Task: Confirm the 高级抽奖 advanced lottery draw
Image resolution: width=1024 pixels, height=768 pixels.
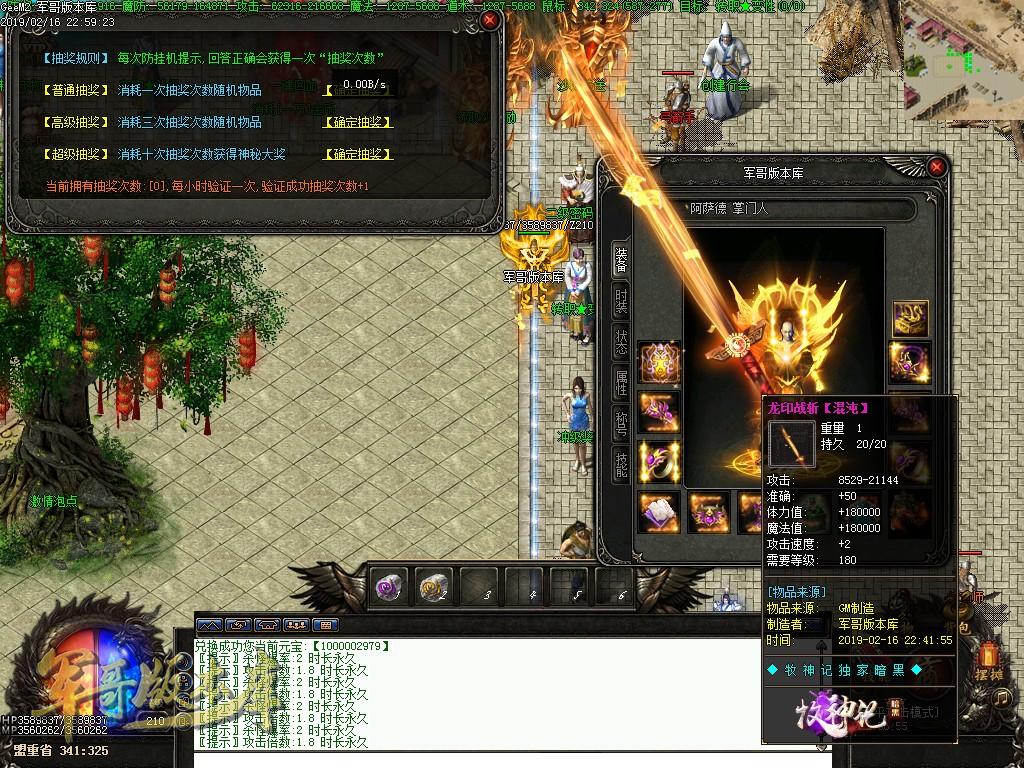Action: tap(357, 122)
